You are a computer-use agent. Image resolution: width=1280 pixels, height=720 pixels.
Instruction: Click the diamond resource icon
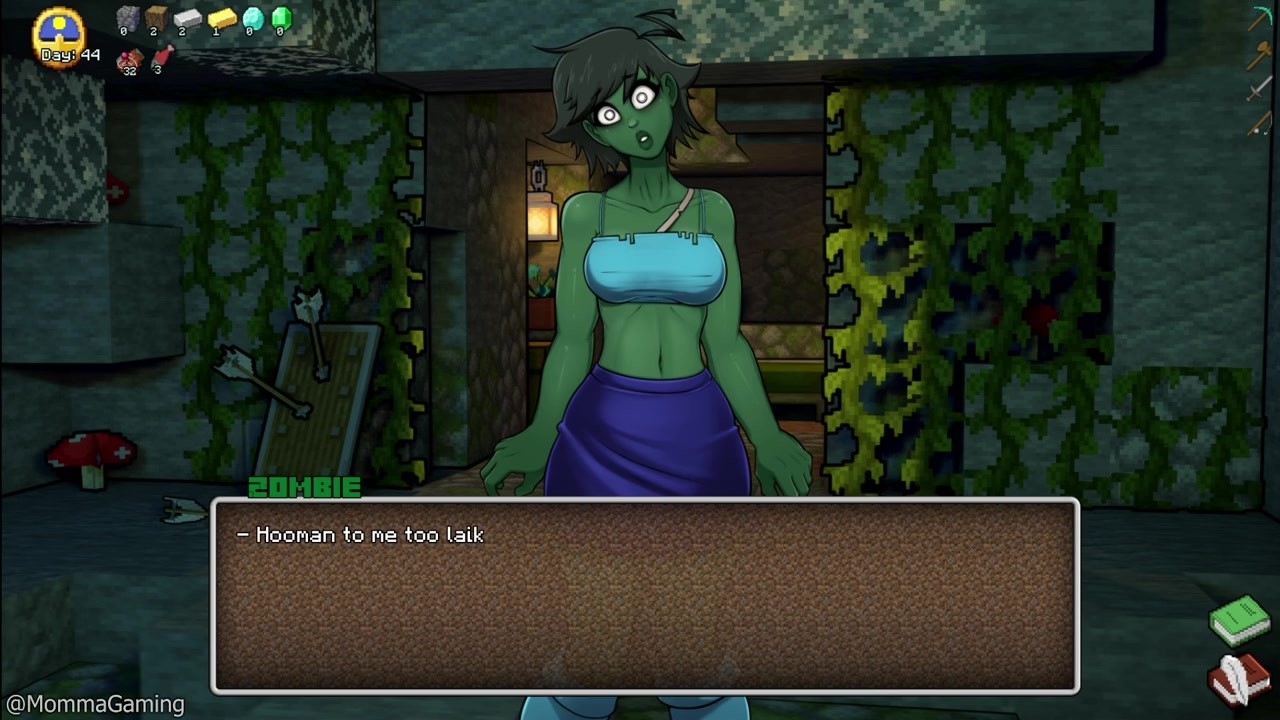pos(252,18)
